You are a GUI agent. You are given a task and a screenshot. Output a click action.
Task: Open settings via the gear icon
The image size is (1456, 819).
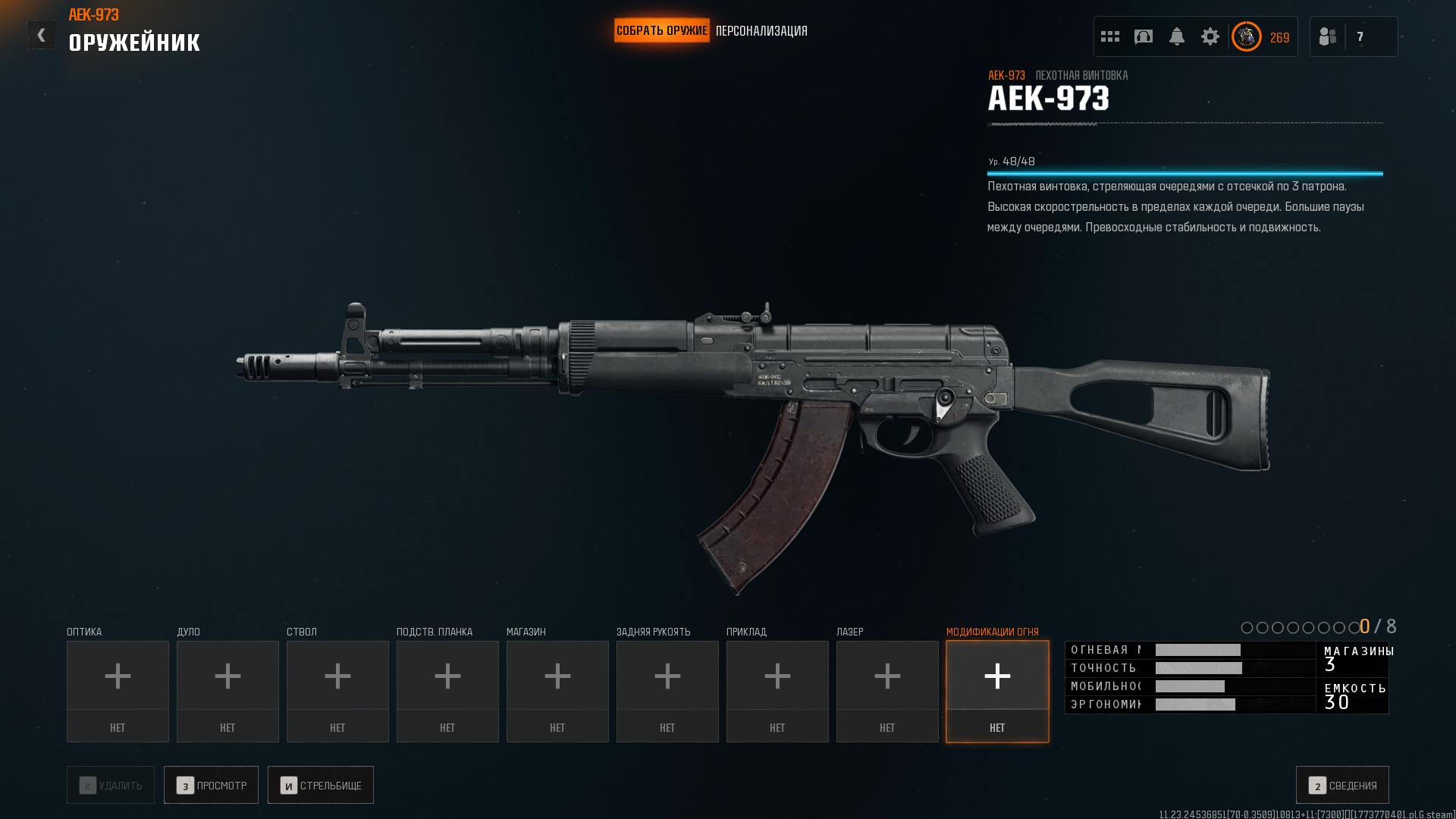click(1210, 36)
